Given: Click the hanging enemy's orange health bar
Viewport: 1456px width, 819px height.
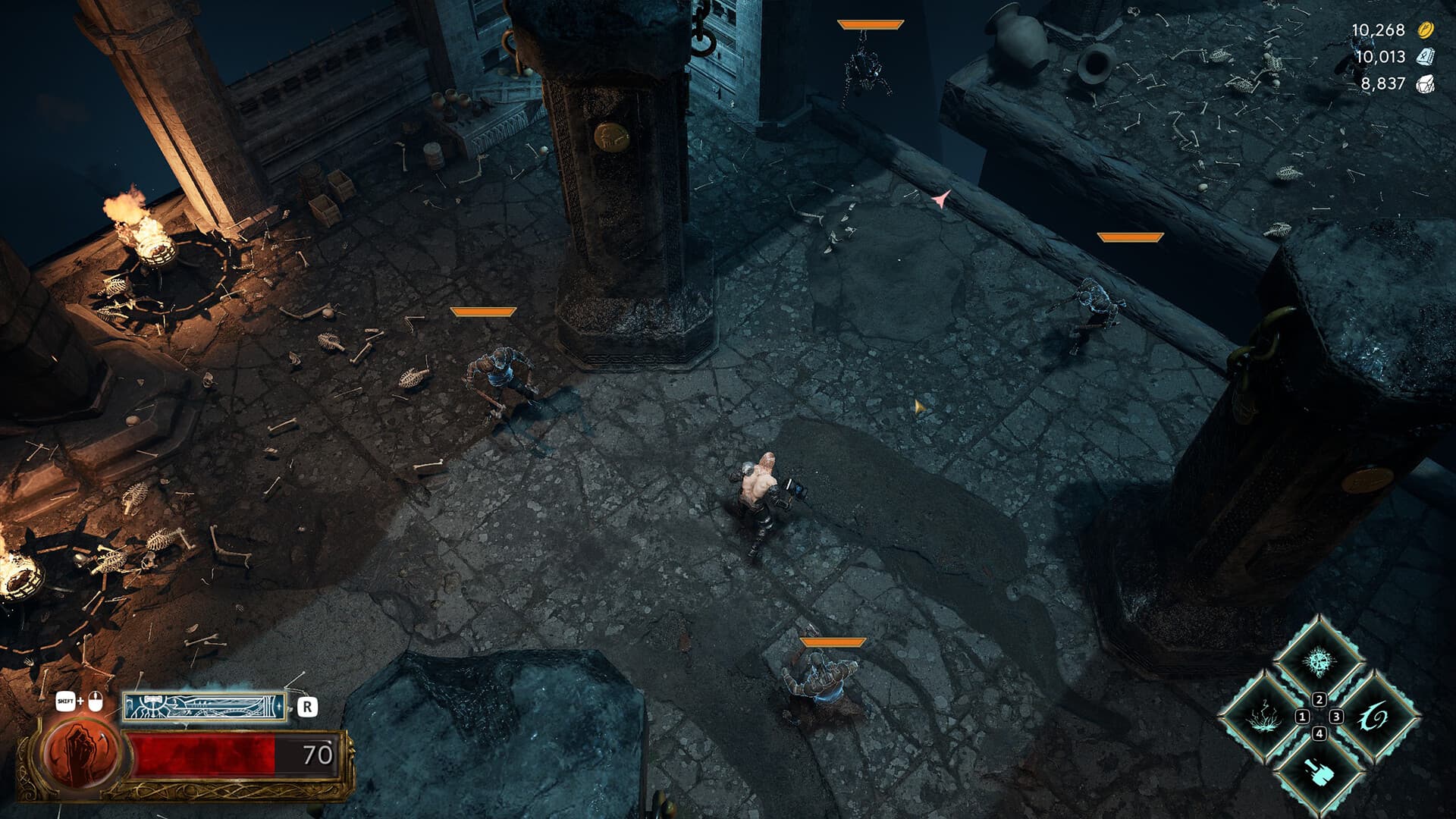Looking at the screenshot, I should [x=869, y=24].
